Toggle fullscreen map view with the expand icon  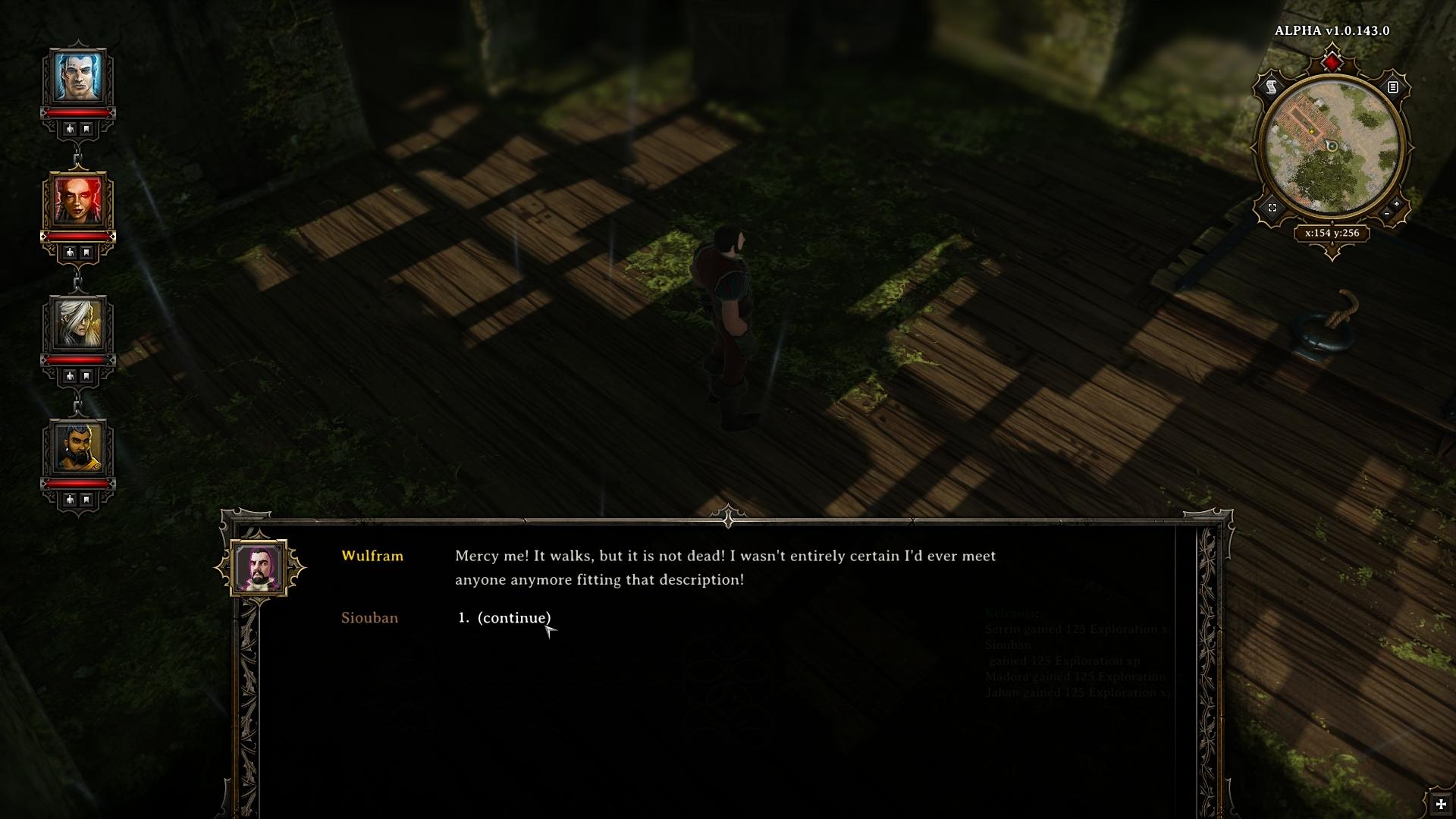click(x=1272, y=209)
